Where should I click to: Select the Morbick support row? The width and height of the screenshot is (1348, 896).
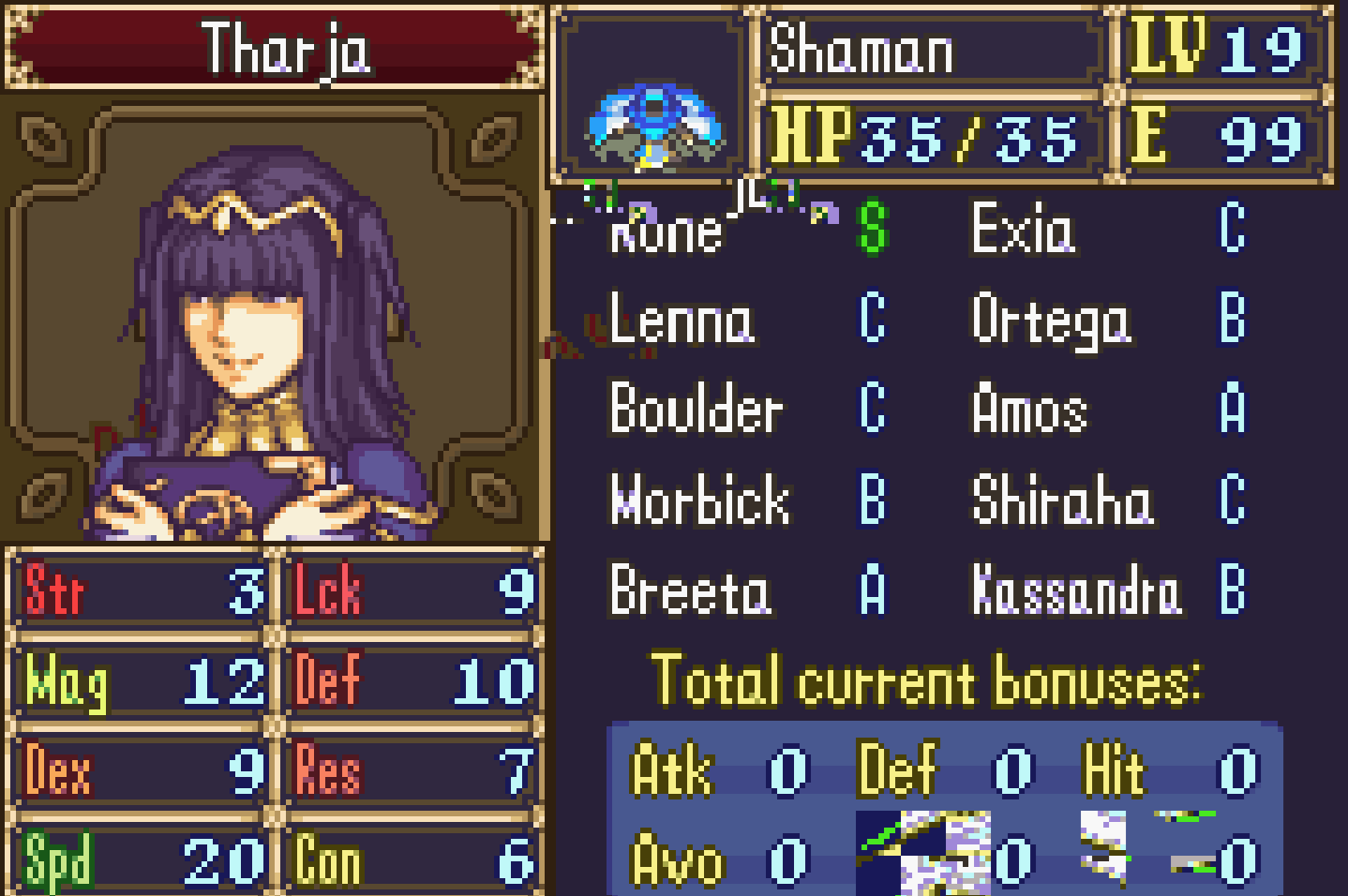point(699,500)
